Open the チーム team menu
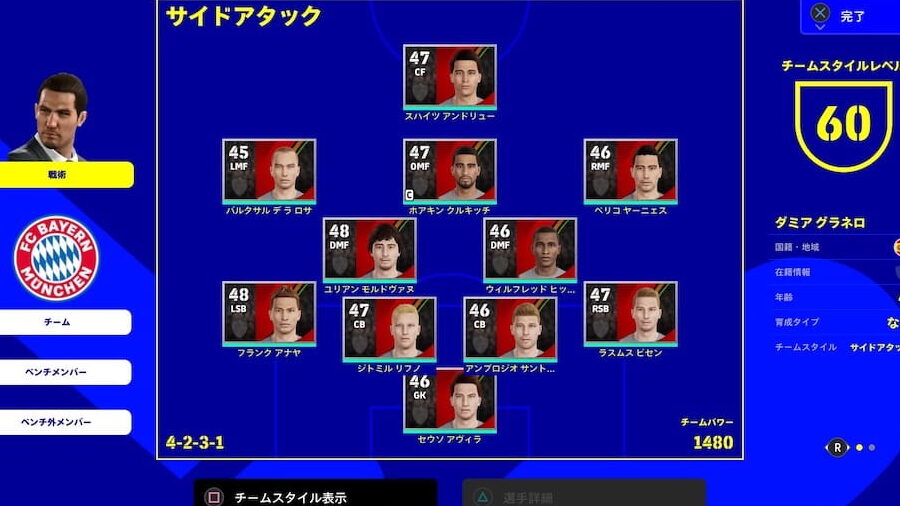The height and width of the screenshot is (506, 900). tap(66, 322)
